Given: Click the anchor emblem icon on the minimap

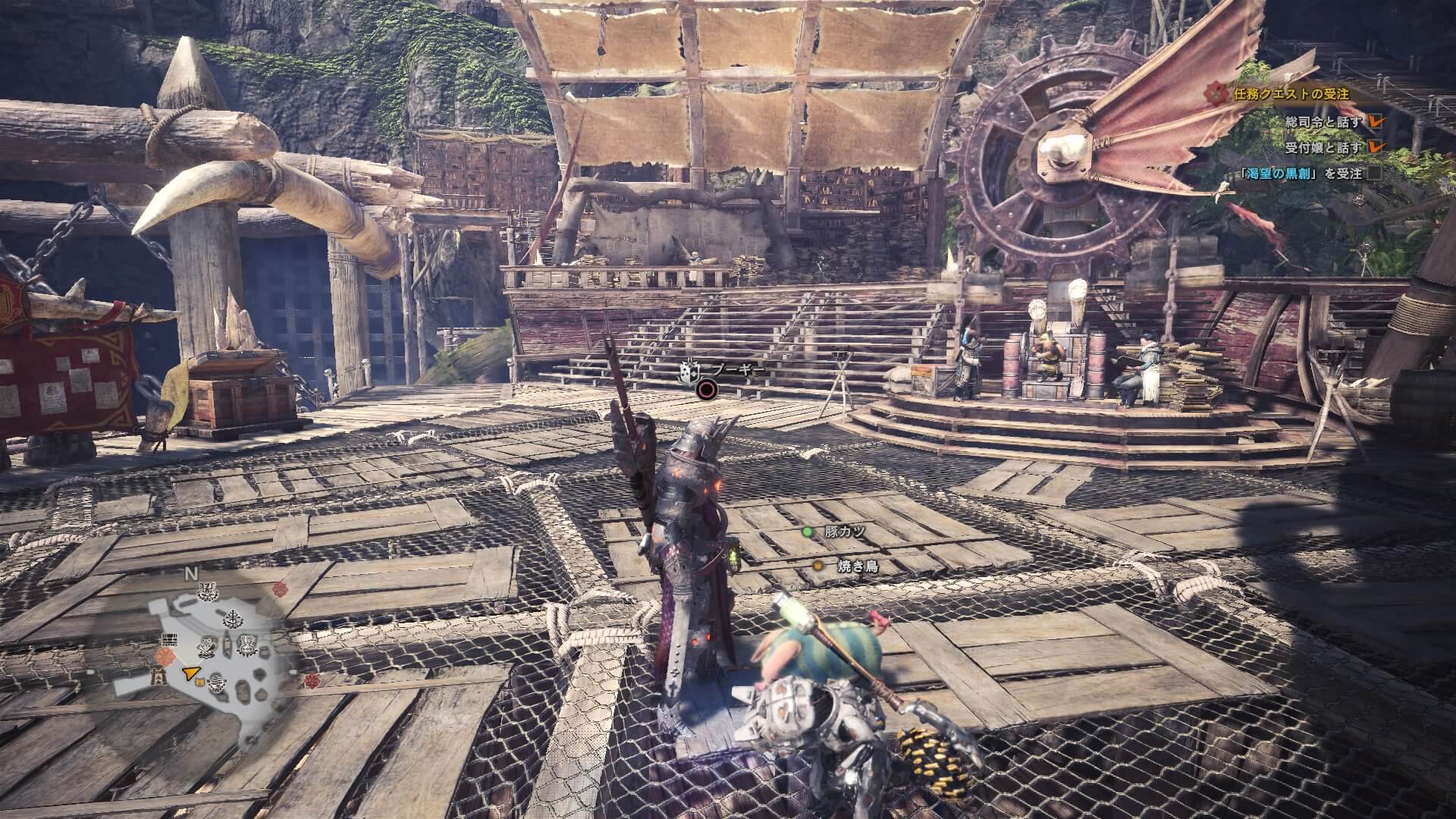Looking at the screenshot, I should pyautogui.click(x=233, y=620).
